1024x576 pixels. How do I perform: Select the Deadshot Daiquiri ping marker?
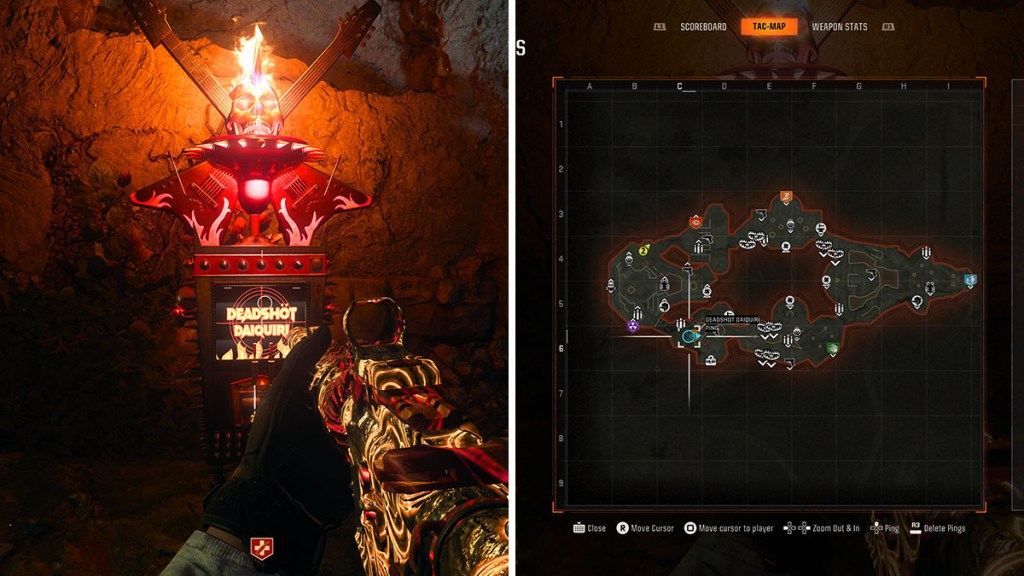coord(689,336)
